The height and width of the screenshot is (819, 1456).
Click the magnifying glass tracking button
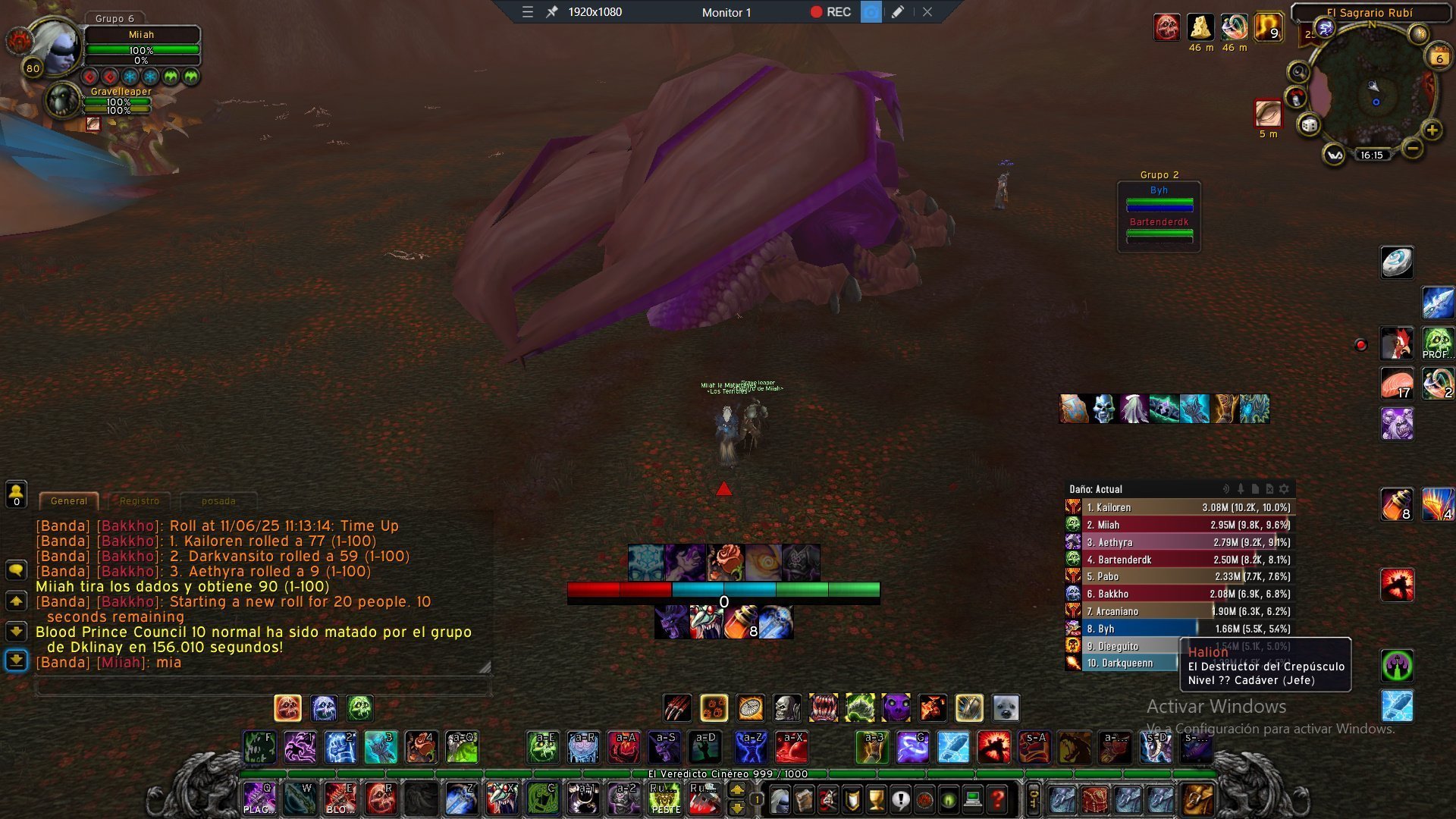[1299, 72]
